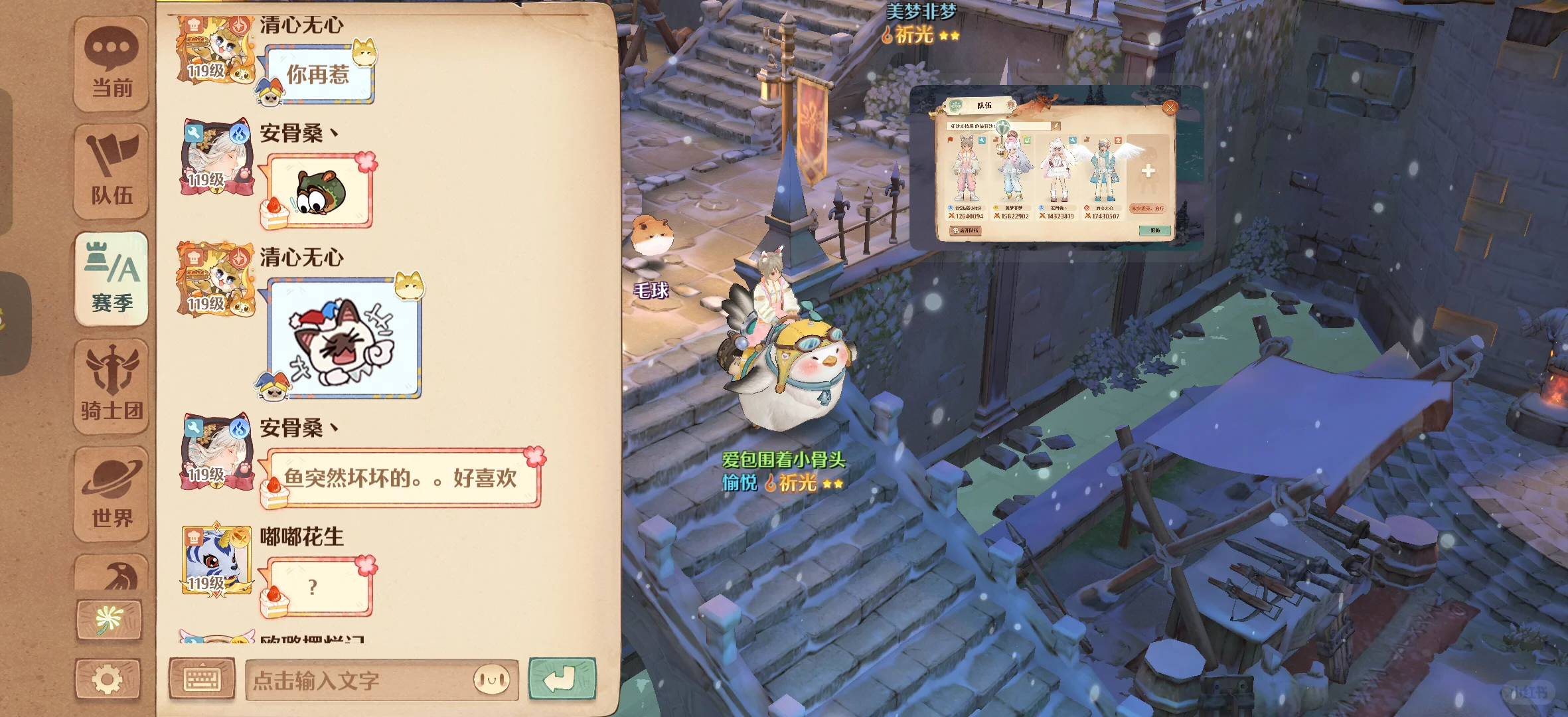Open the keyboard input mode icon

[x=203, y=677]
